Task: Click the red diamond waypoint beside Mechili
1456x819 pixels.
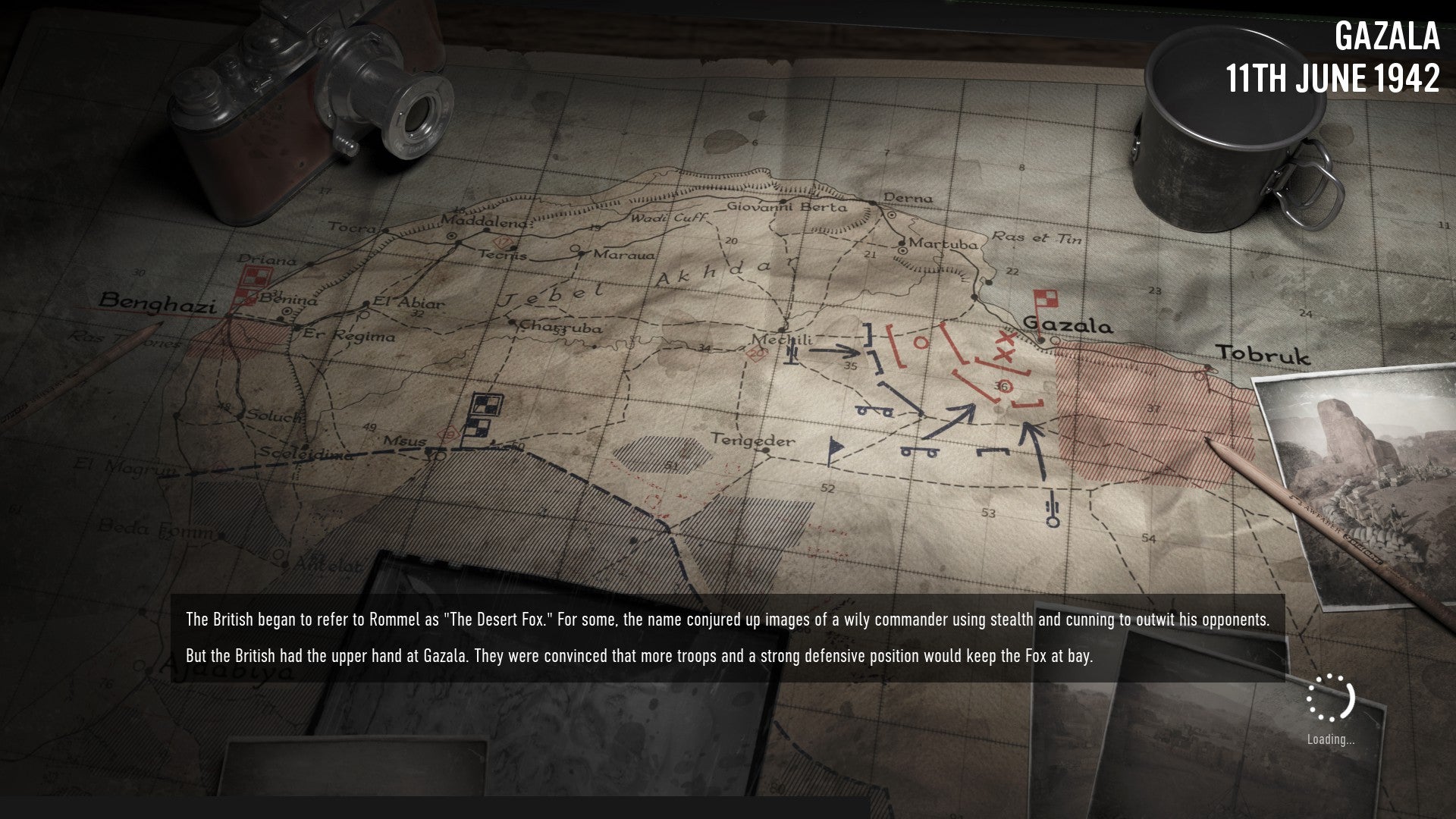Action: 755,353
